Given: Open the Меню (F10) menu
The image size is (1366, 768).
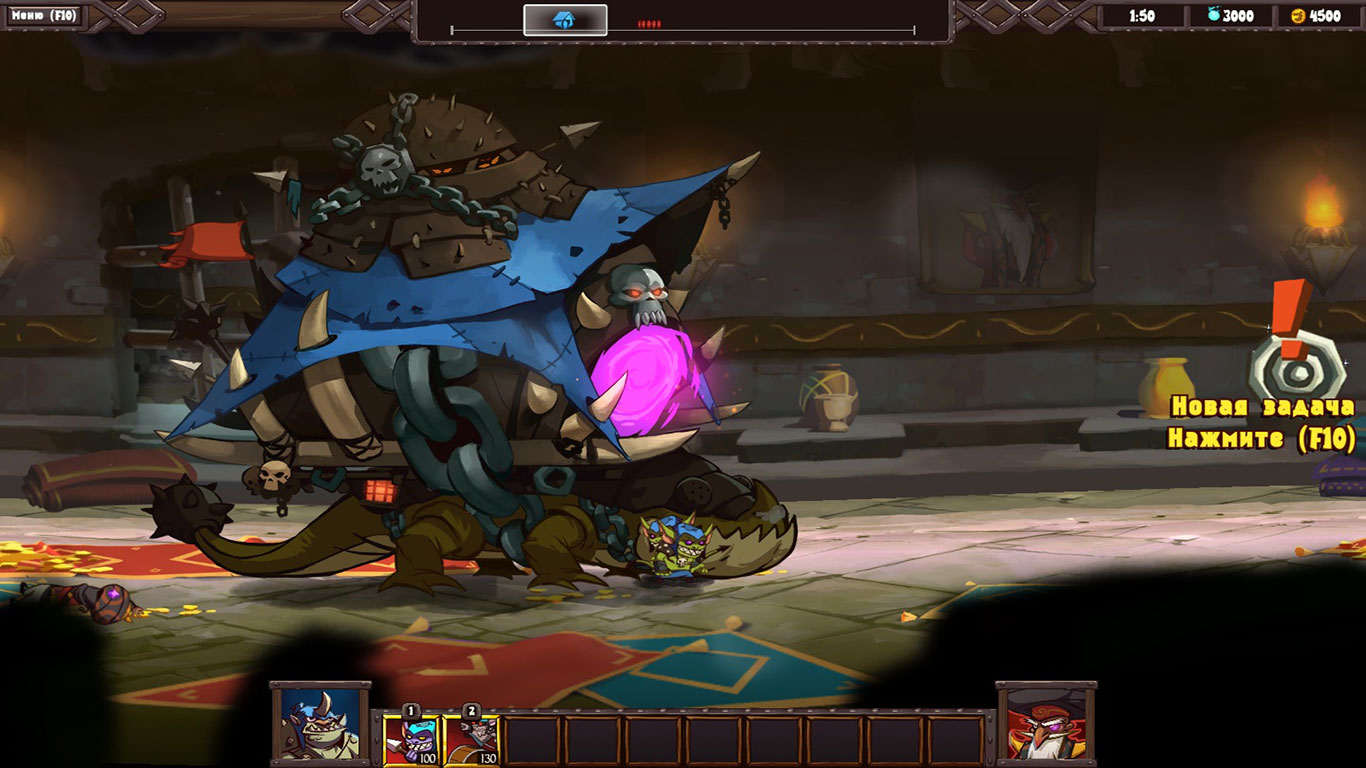Looking at the screenshot, I should tap(43, 15).
